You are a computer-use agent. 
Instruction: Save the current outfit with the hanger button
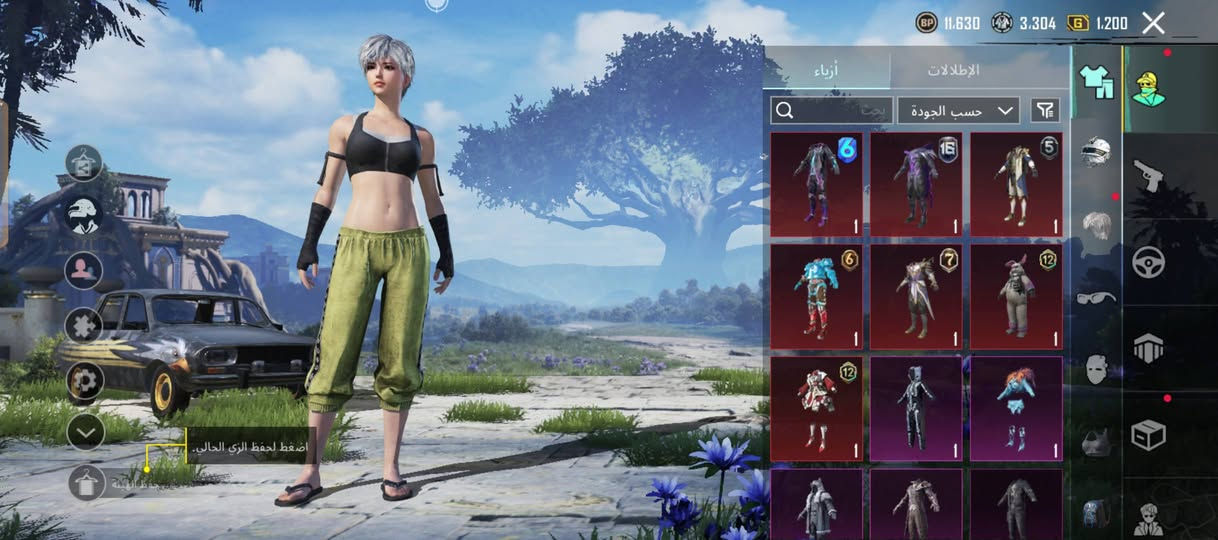pos(87,482)
